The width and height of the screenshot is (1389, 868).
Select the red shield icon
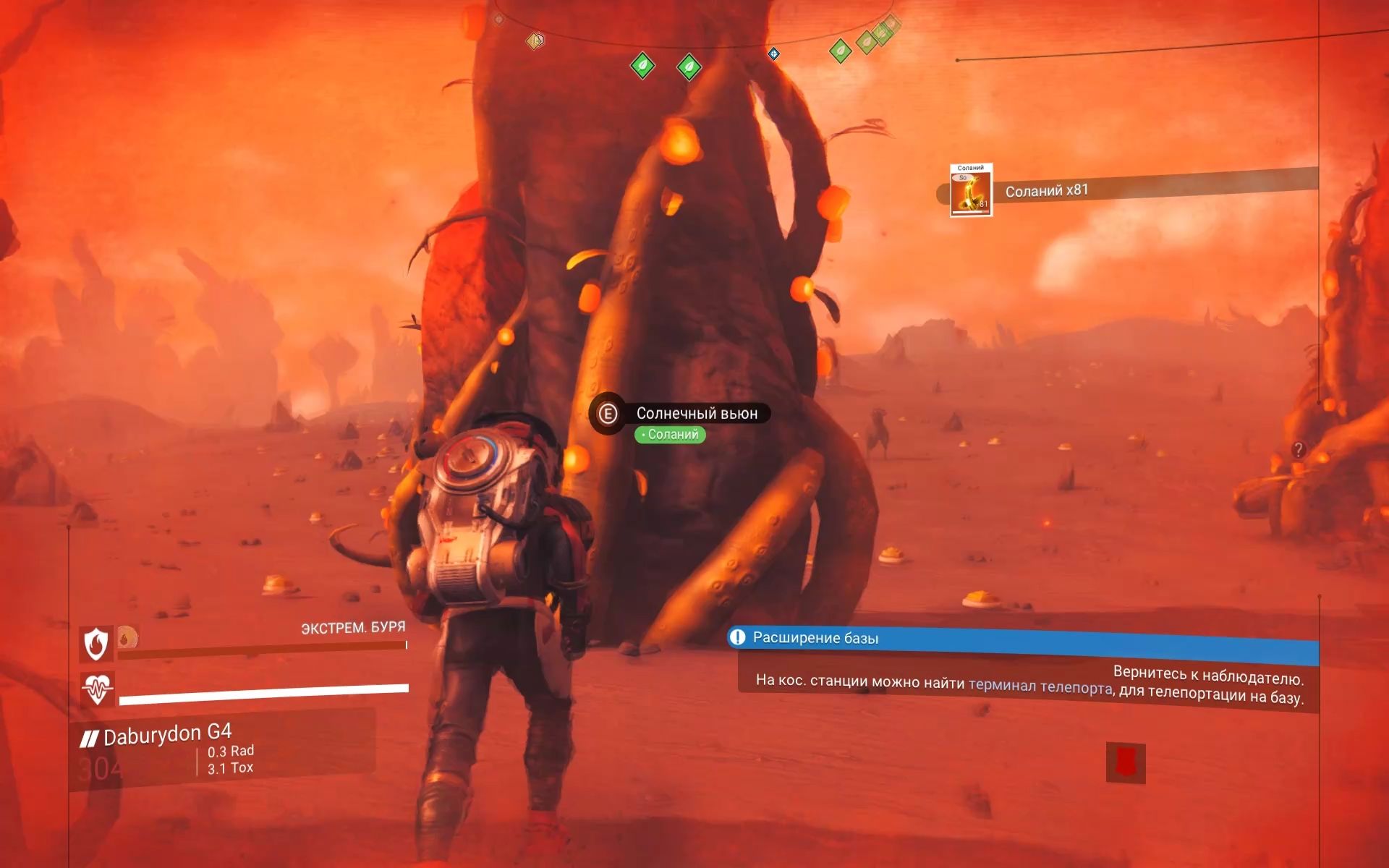[1125, 762]
